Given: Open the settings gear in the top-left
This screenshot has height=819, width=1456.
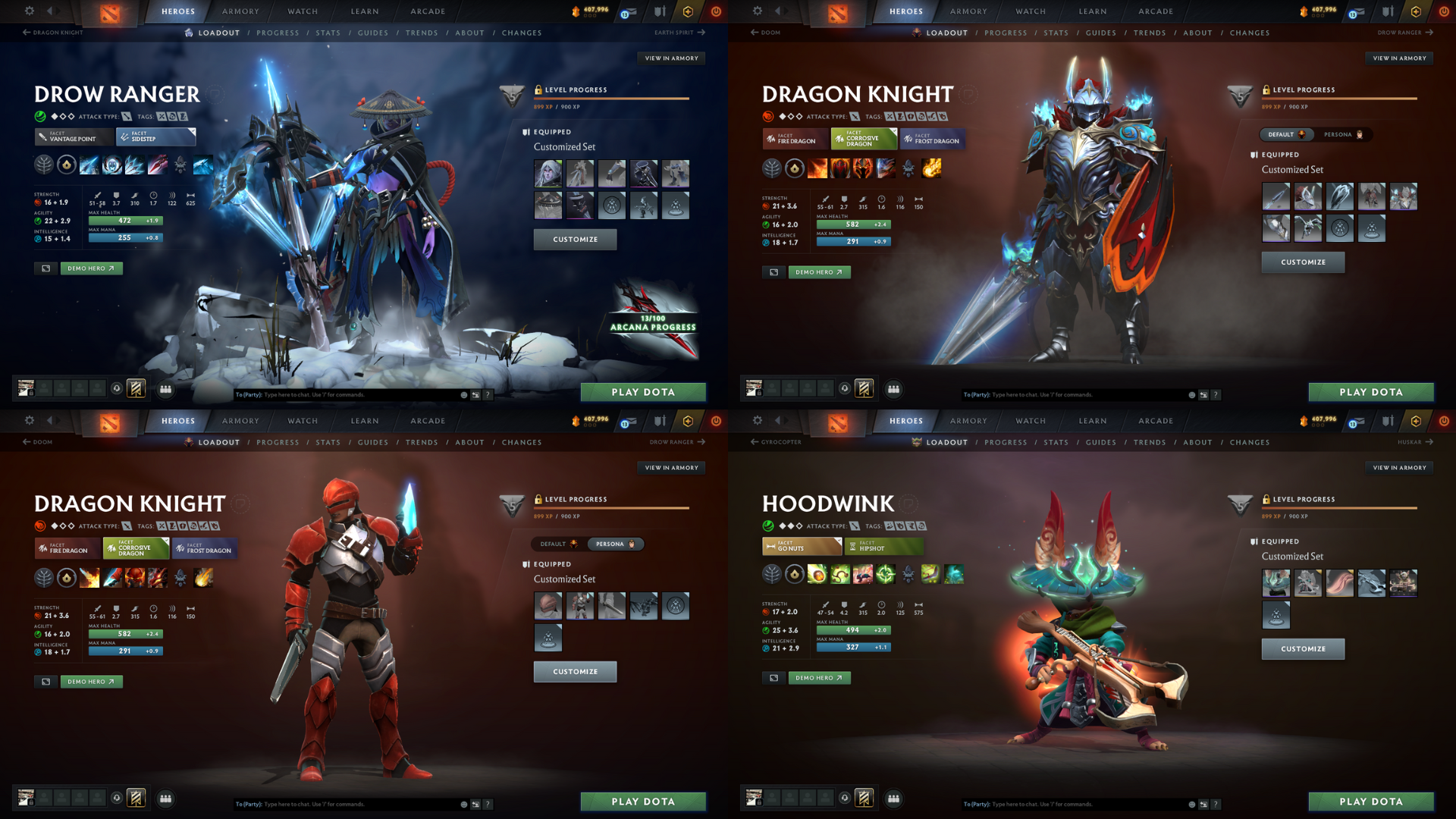Looking at the screenshot, I should coord(29,11).
